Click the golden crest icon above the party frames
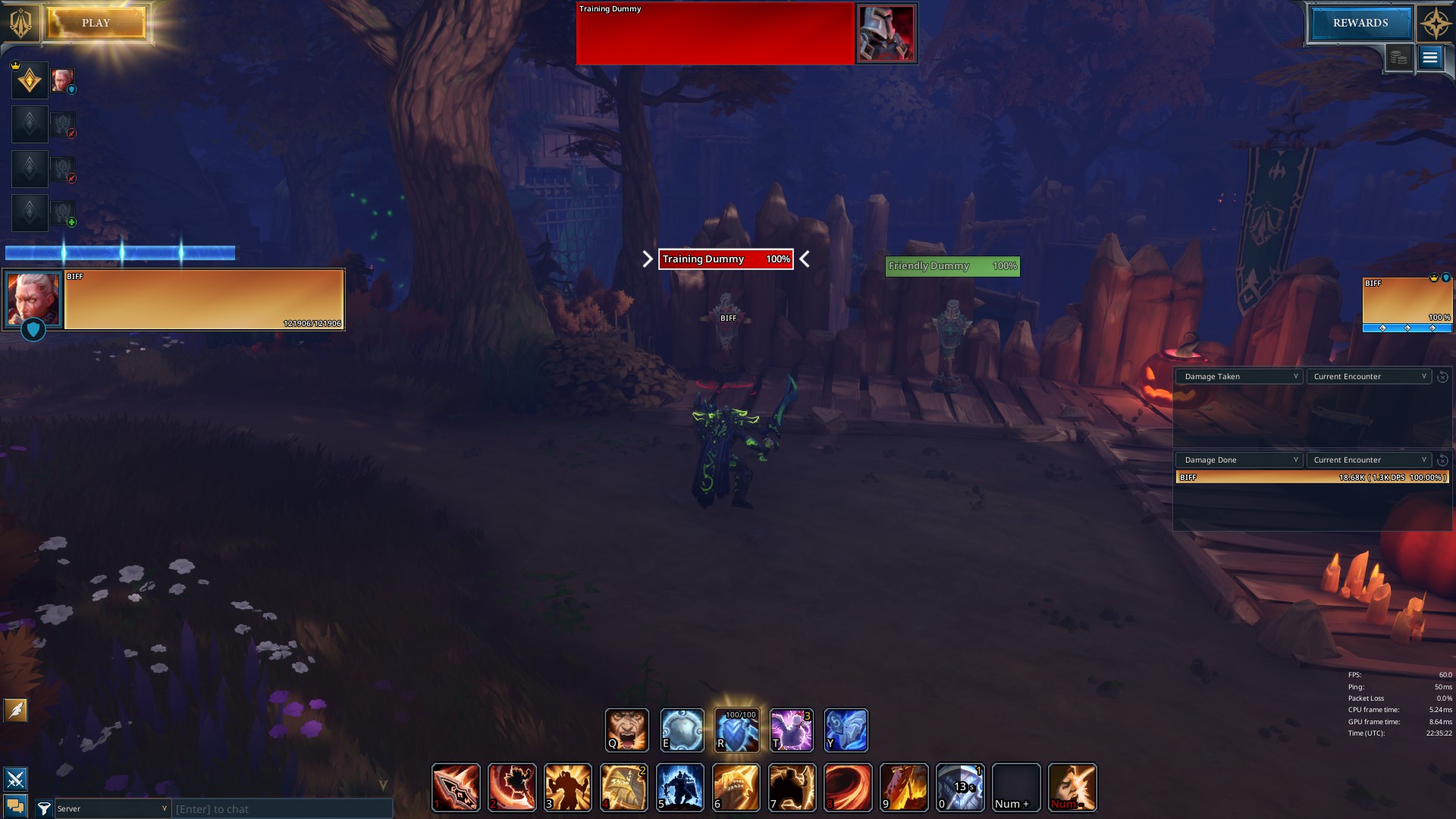Image resolution: width=1456 pixels, height=819 pixels. 29,80
